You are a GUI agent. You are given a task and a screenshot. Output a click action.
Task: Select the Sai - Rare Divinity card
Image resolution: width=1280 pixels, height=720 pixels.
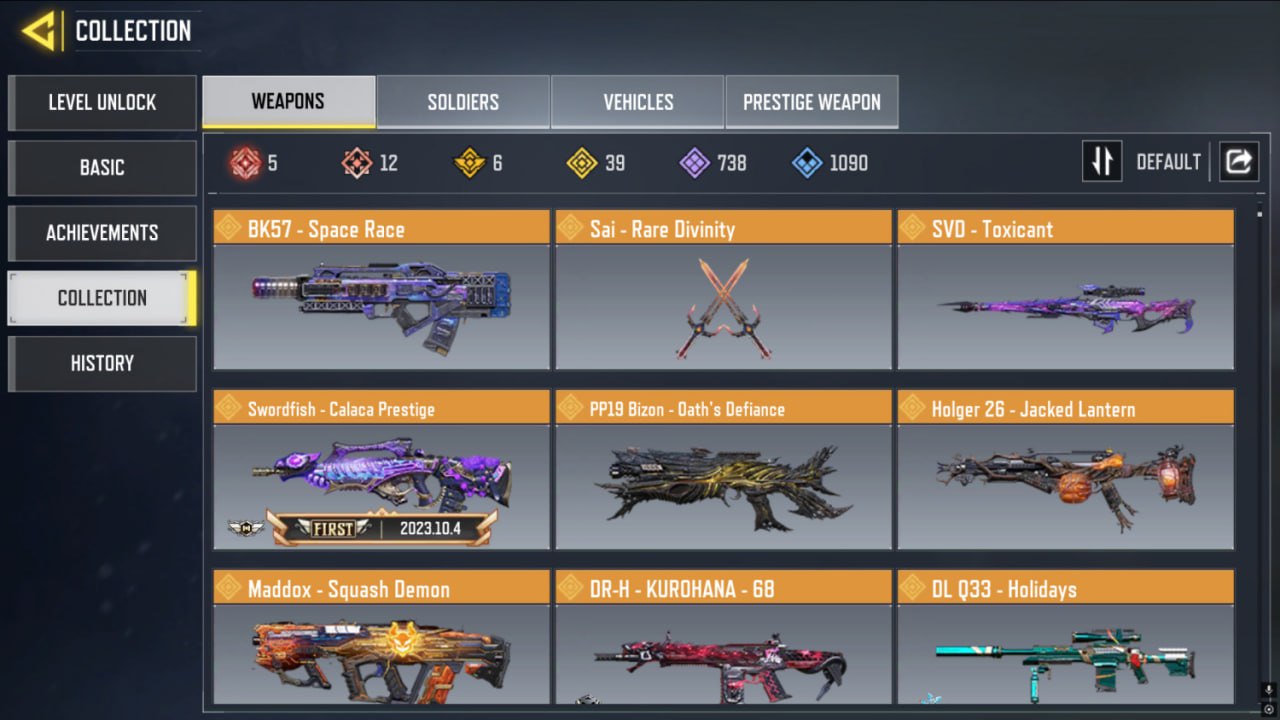723,290
